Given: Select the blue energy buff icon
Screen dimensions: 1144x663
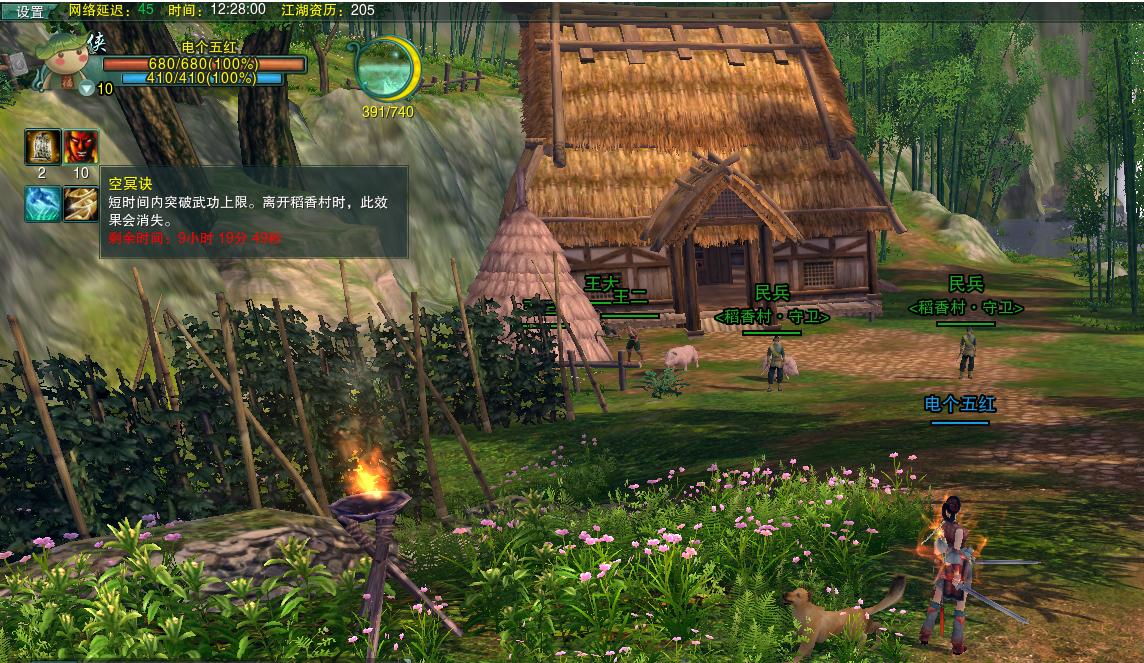Looking at the screenshot, I should point(42,204).
